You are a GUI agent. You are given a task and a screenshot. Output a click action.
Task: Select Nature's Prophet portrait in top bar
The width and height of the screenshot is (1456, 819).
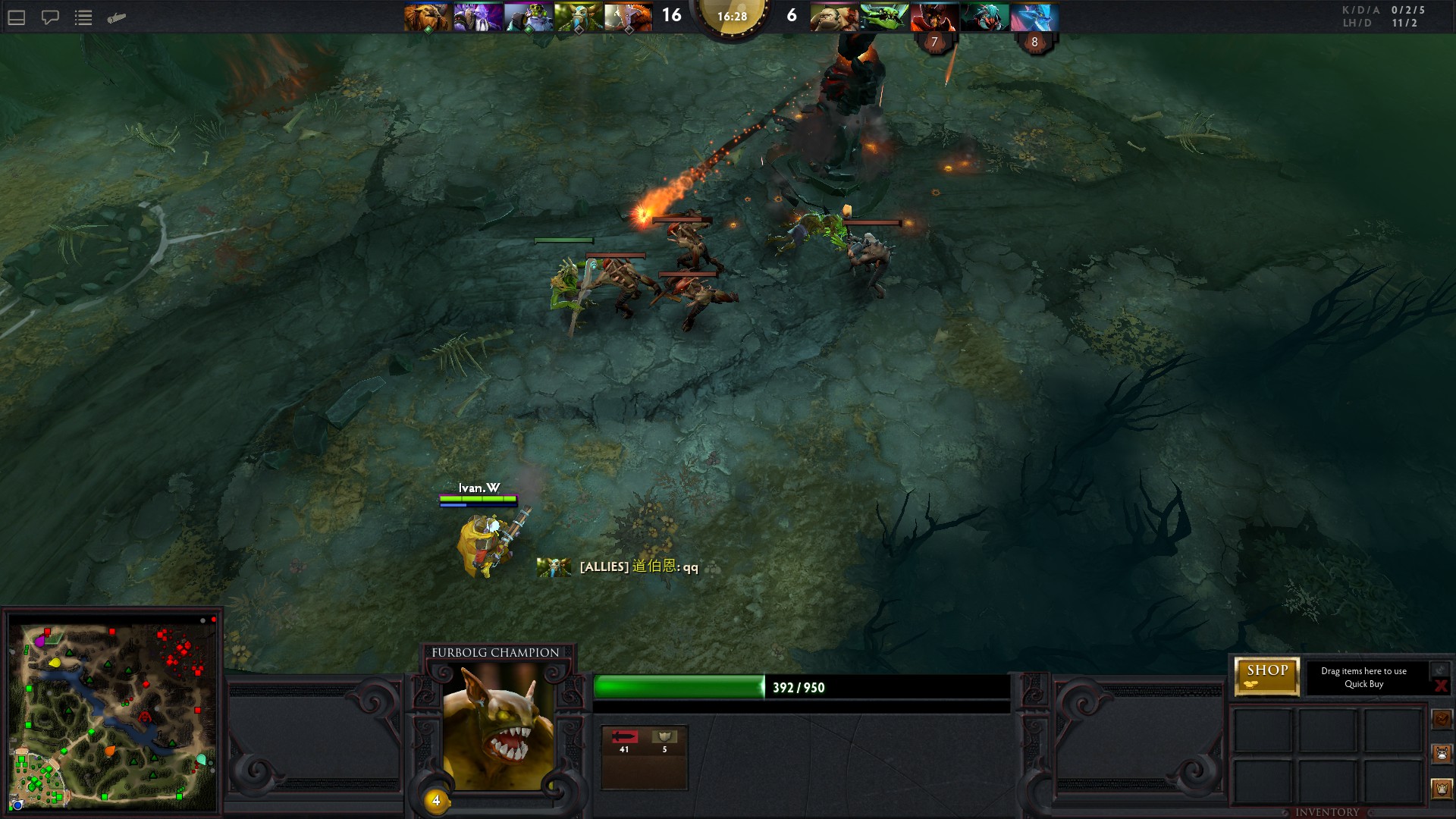pos(578,17)
